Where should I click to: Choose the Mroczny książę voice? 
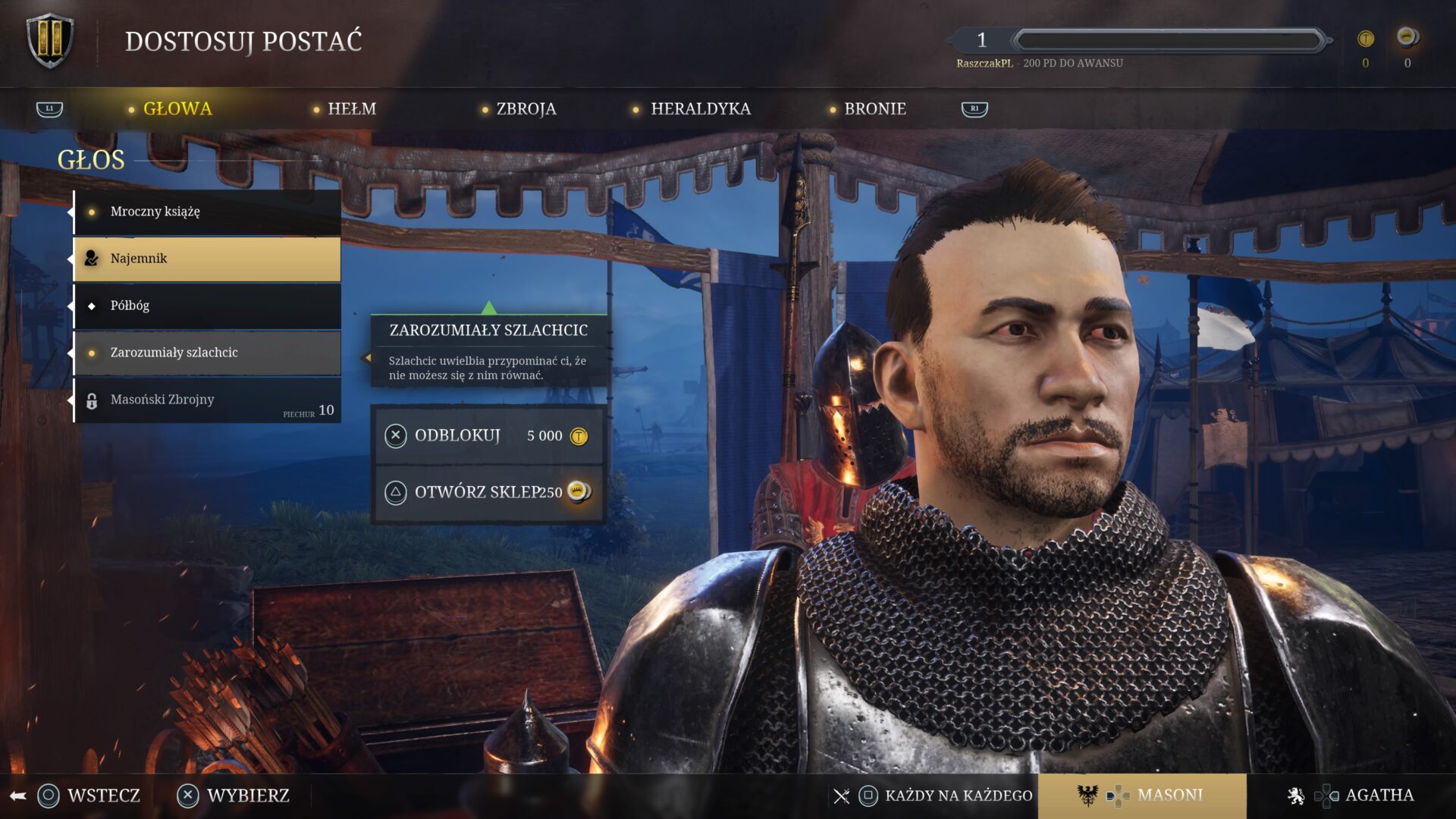click(x=207, y=212)
